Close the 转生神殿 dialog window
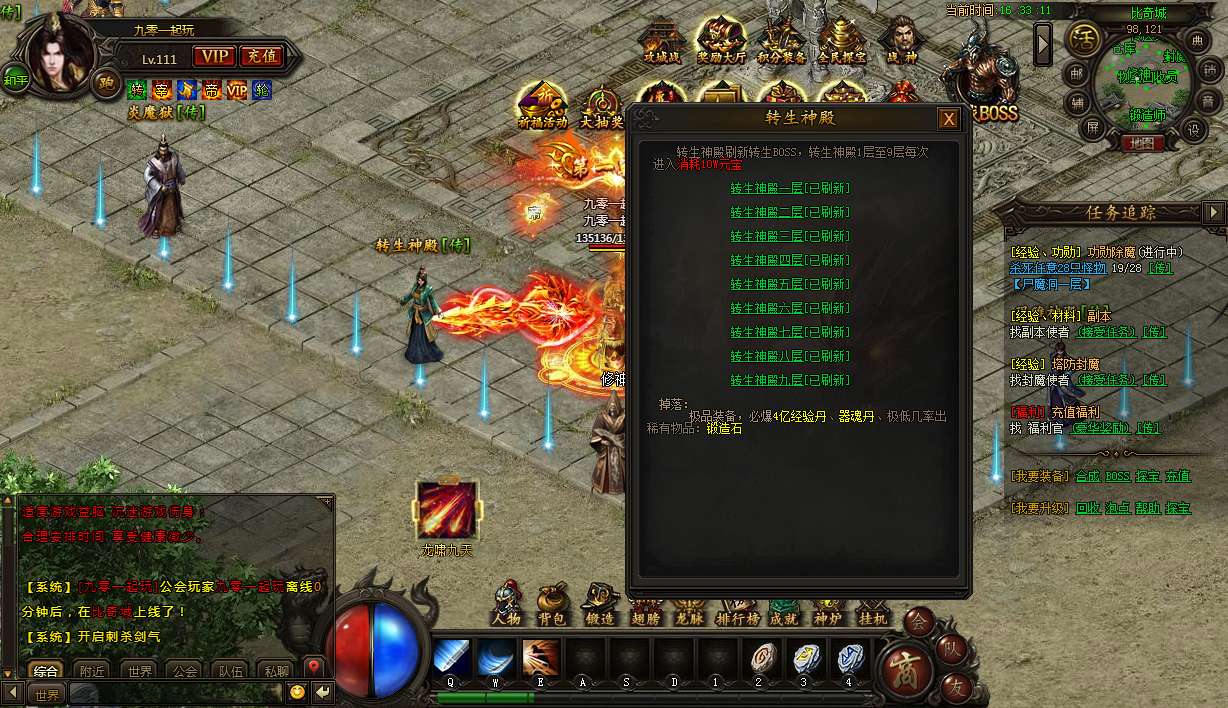The image size is (1228, 708). [x=948, y=120]
